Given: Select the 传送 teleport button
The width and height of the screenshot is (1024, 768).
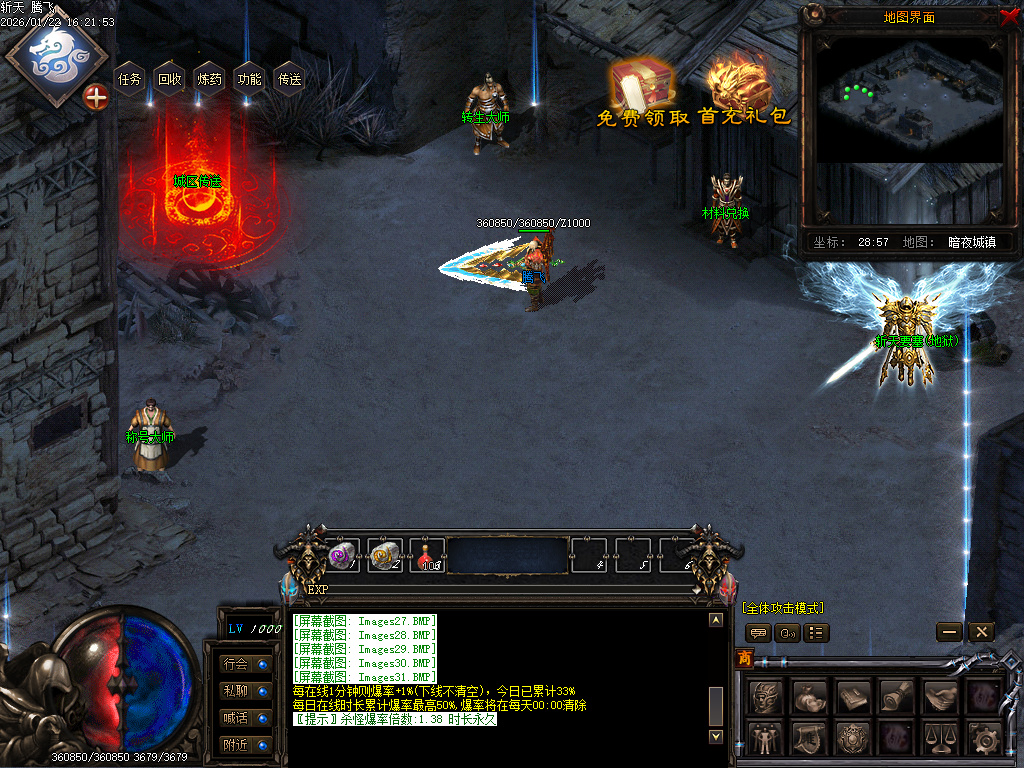Looking at the screenshot, I should pyautogui.click(x=289, y=79).
